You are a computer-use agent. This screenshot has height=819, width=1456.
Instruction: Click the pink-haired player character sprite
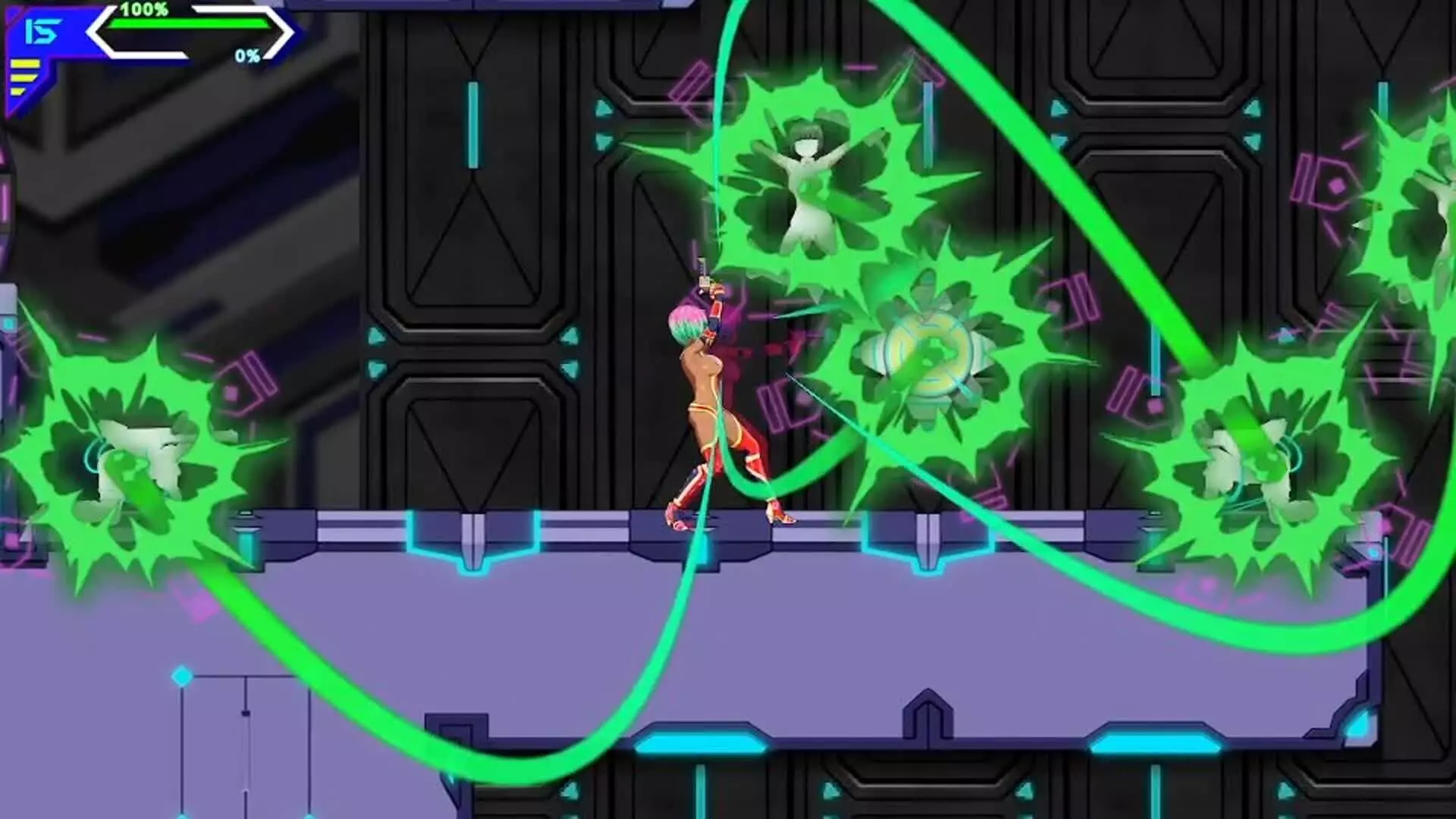[698, 379]
